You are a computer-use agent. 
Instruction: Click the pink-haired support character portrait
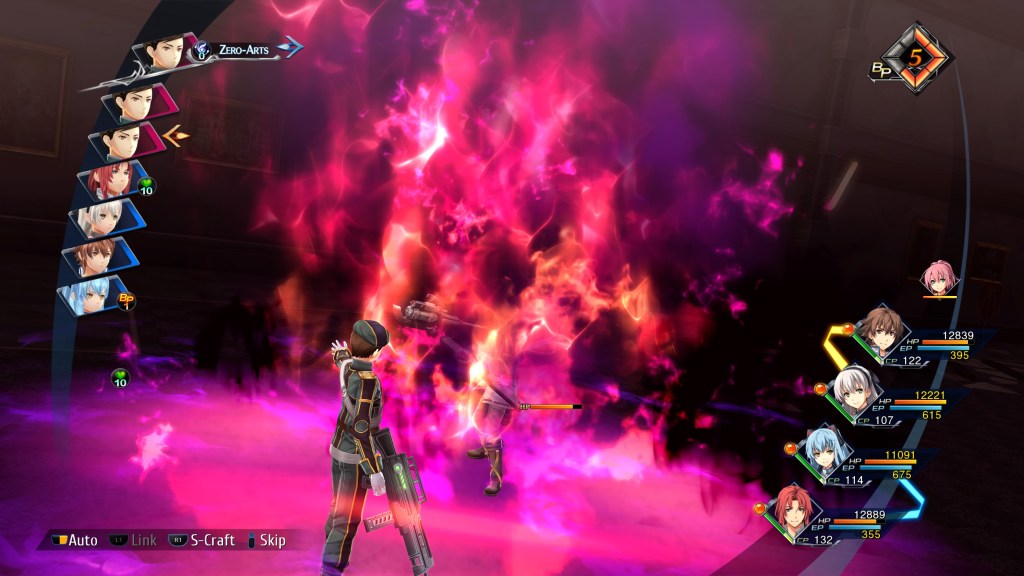[x=939, y=278]
